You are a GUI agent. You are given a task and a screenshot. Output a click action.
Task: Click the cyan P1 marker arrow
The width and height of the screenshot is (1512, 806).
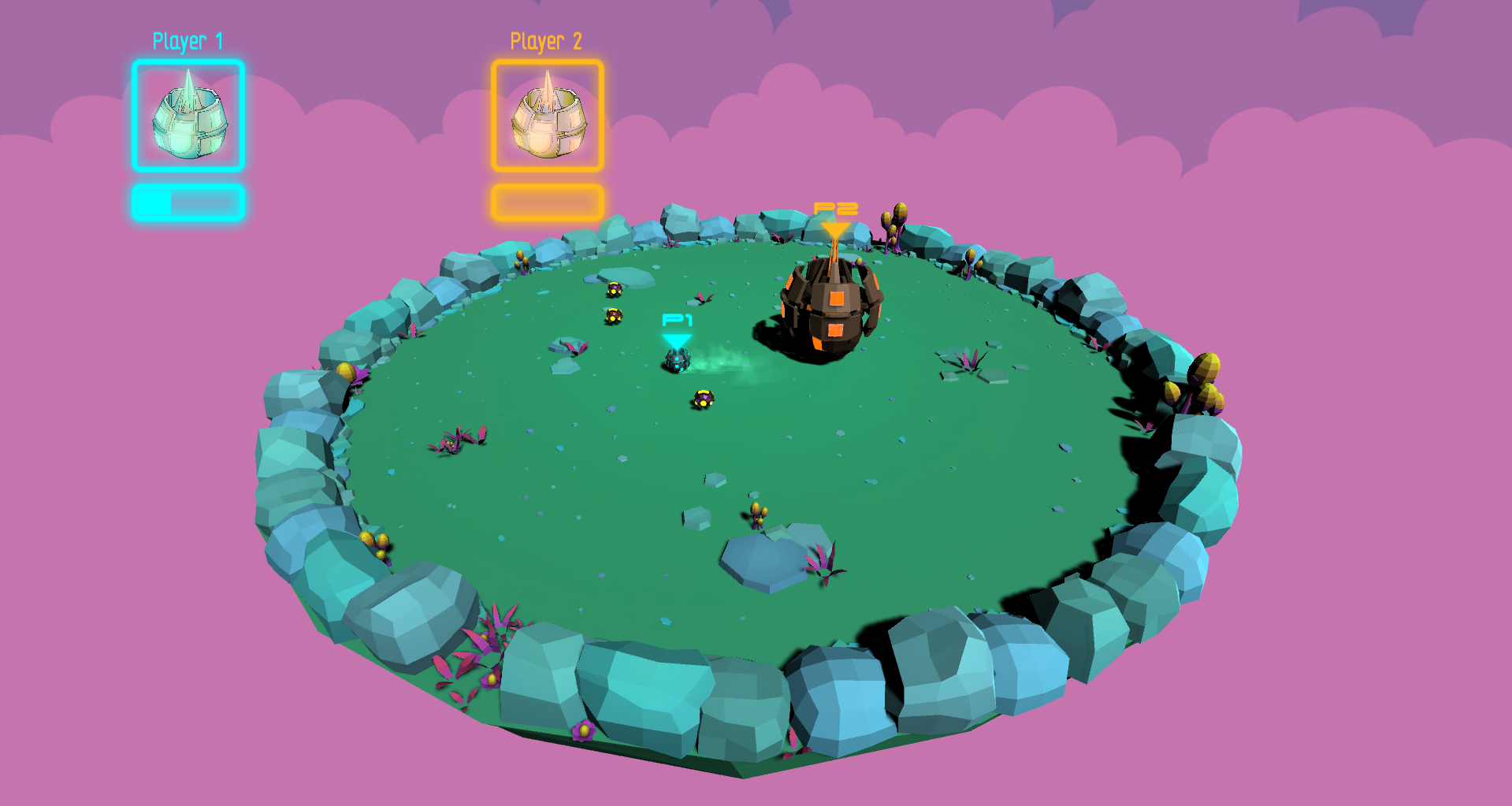click(676, 337)
